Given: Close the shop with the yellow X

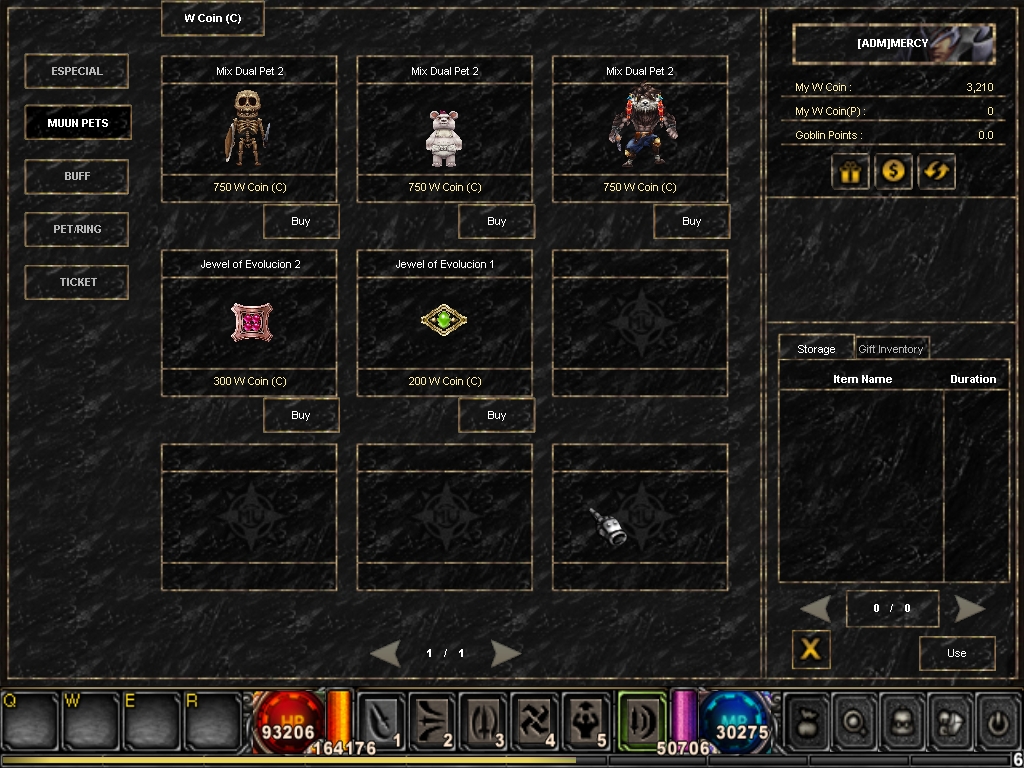Looking at the screenshot, I should pos(811,649).
